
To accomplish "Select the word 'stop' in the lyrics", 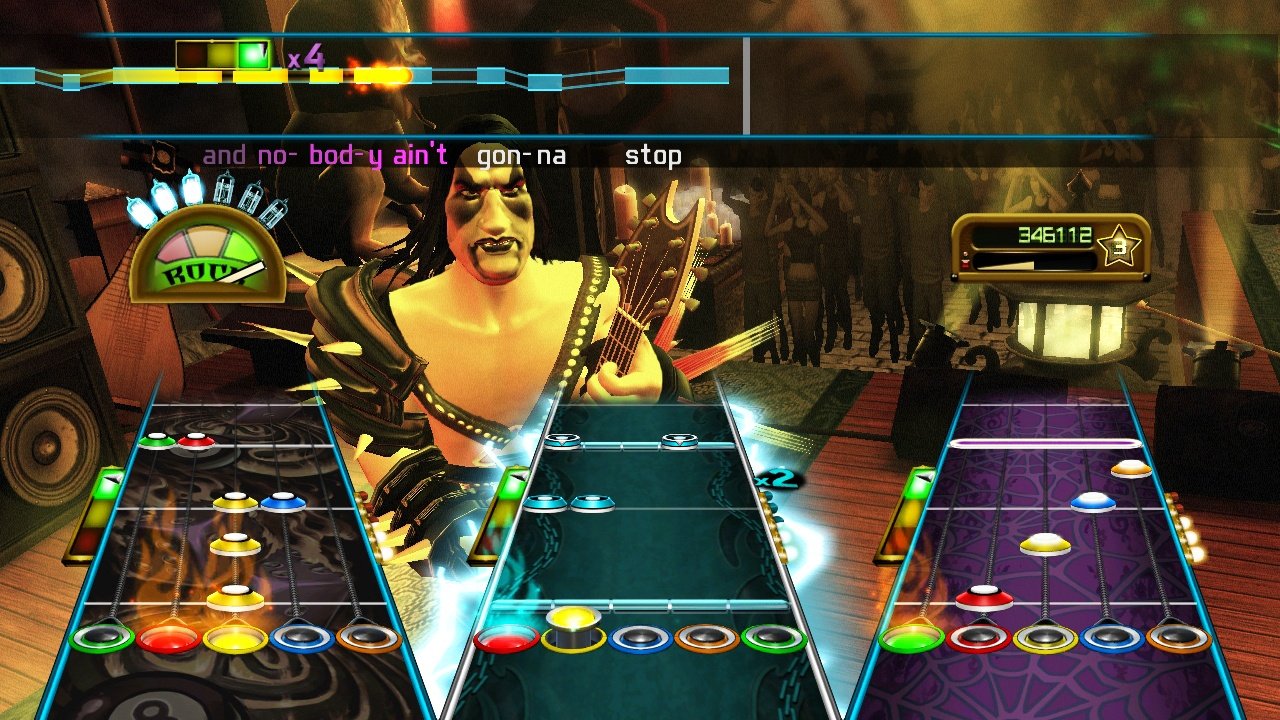I will pyautogui.click(x=654, y=156).
